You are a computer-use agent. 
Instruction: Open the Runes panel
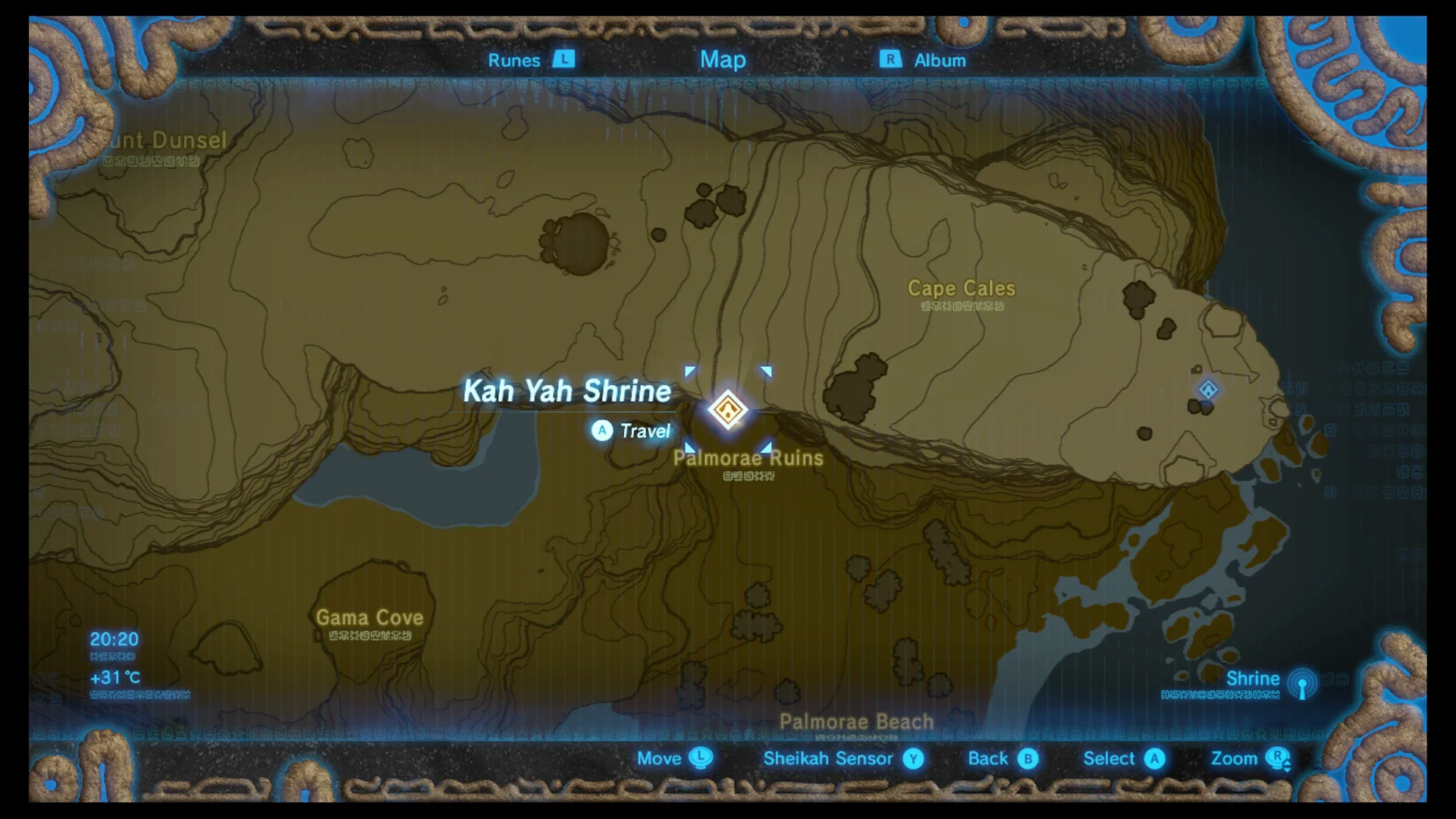[513, 60]
